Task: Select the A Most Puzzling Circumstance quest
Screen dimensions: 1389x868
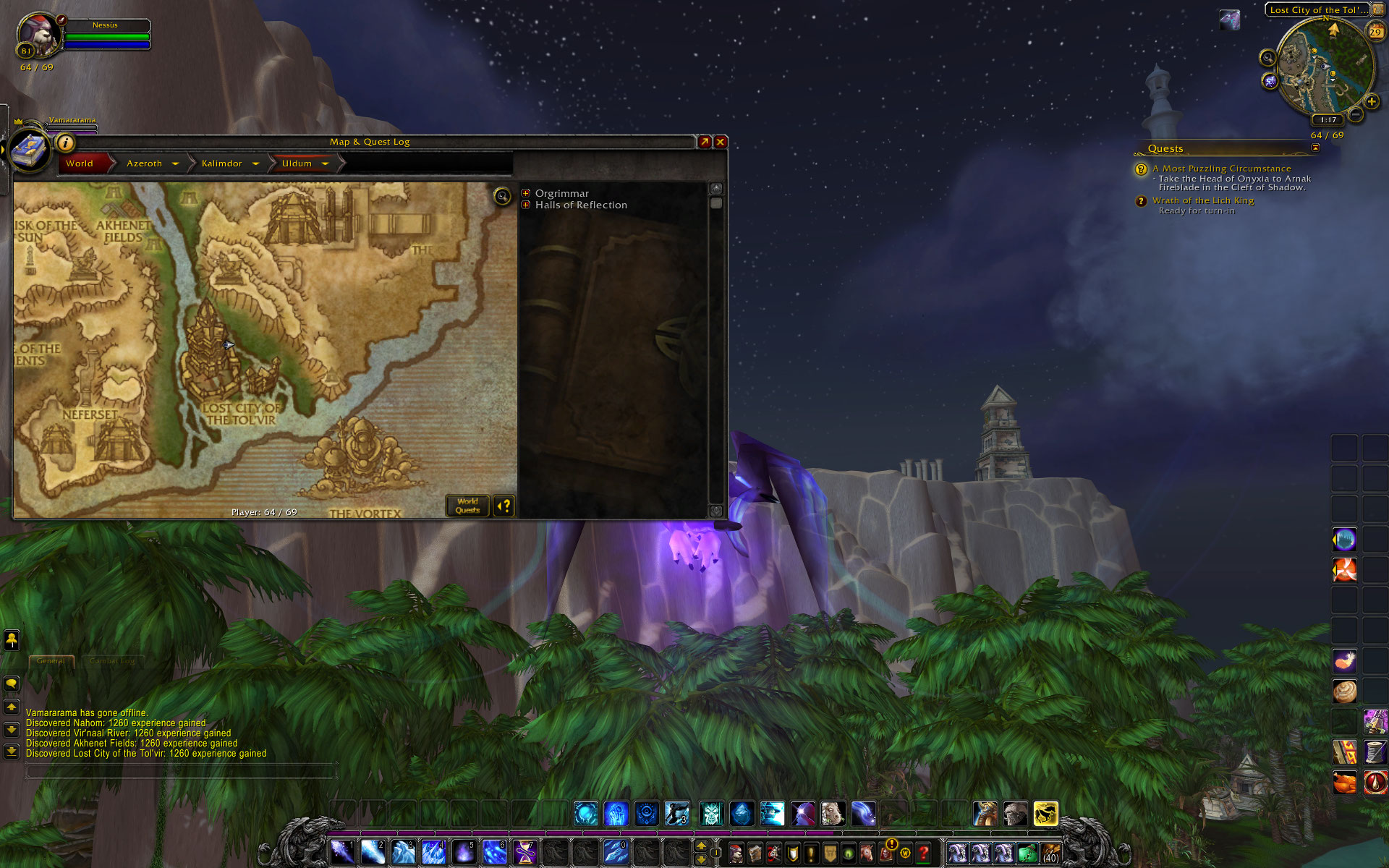Action: [x=1221, y=169]
